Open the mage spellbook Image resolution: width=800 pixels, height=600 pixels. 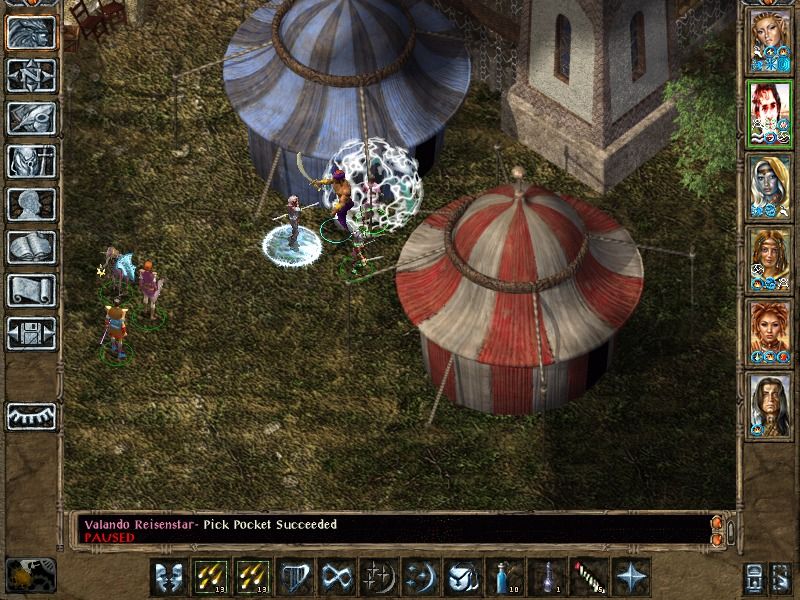(31, 247)
